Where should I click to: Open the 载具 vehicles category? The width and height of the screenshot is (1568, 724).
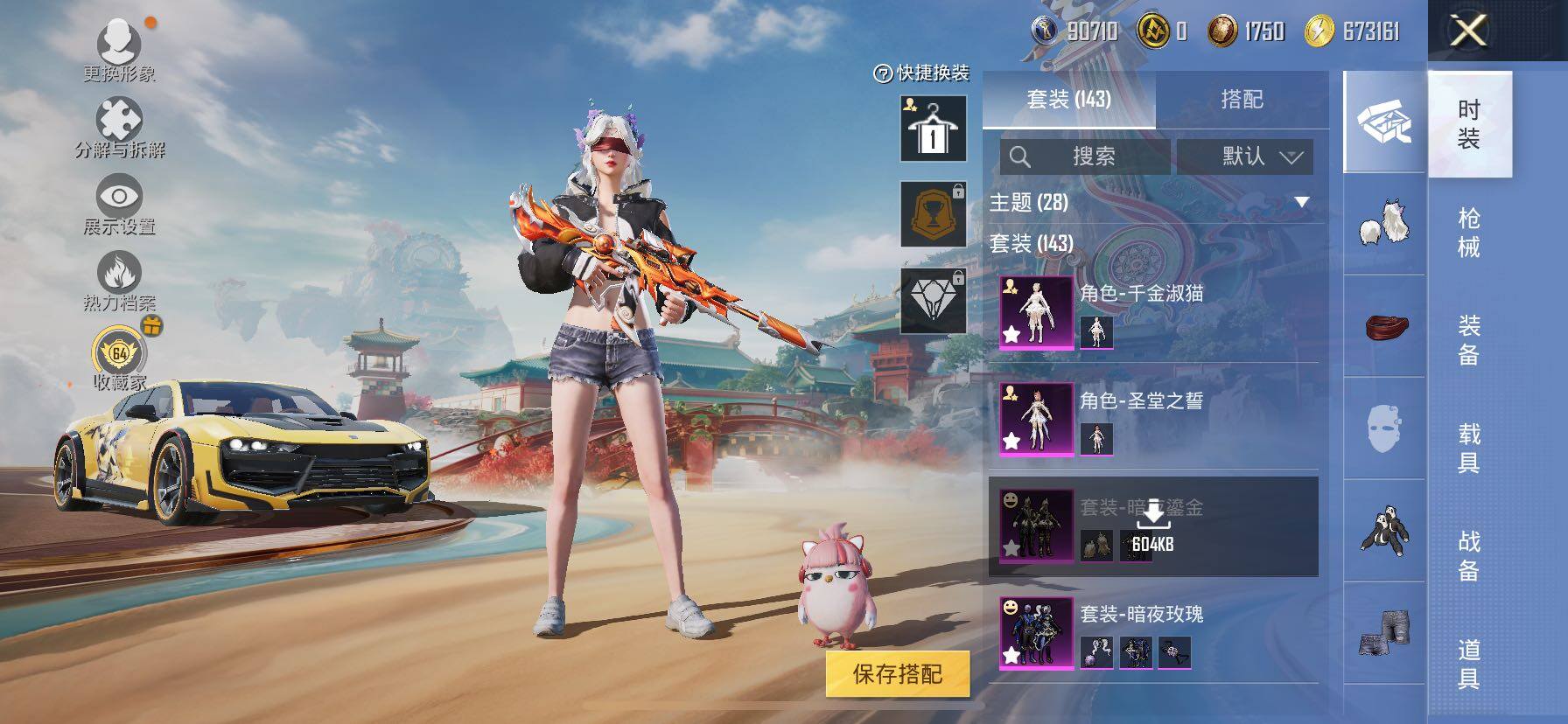tap(1469, 448)
